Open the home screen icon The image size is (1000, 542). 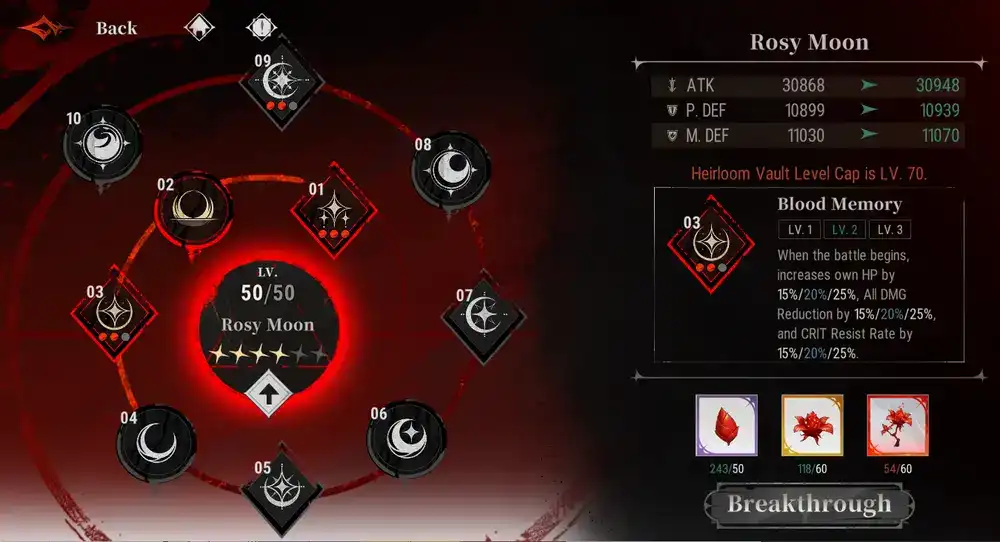click(200, 28)
